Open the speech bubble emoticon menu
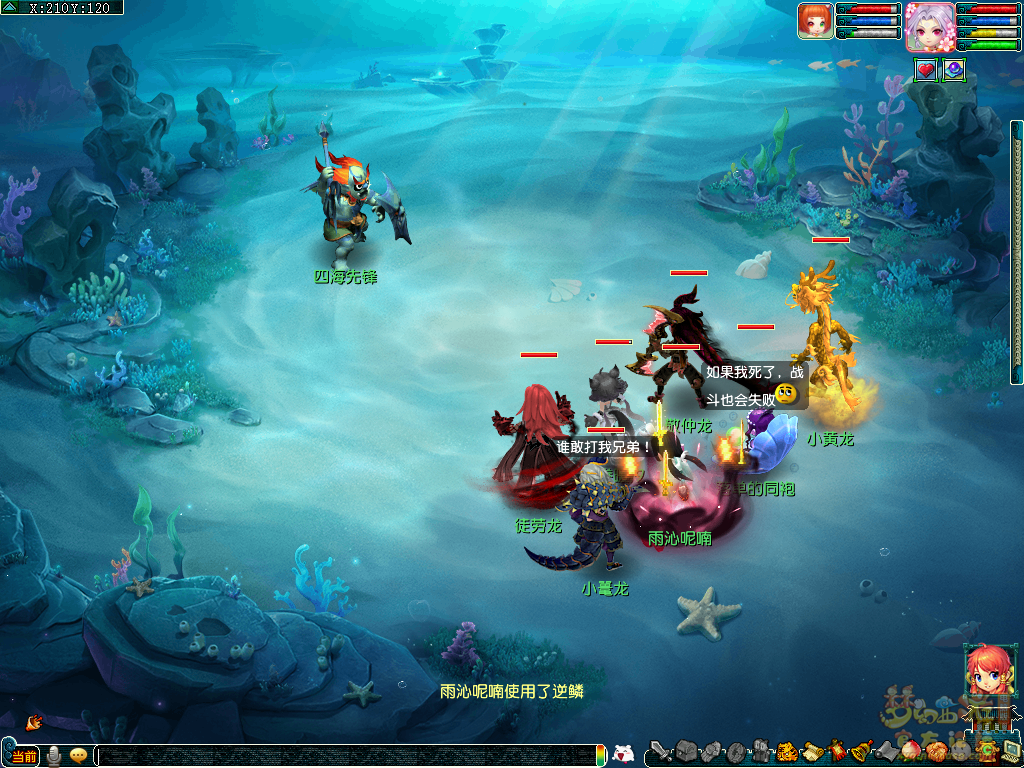Image resolution: width=1024 pixels, height=768 pixels. tap(78, 756)
